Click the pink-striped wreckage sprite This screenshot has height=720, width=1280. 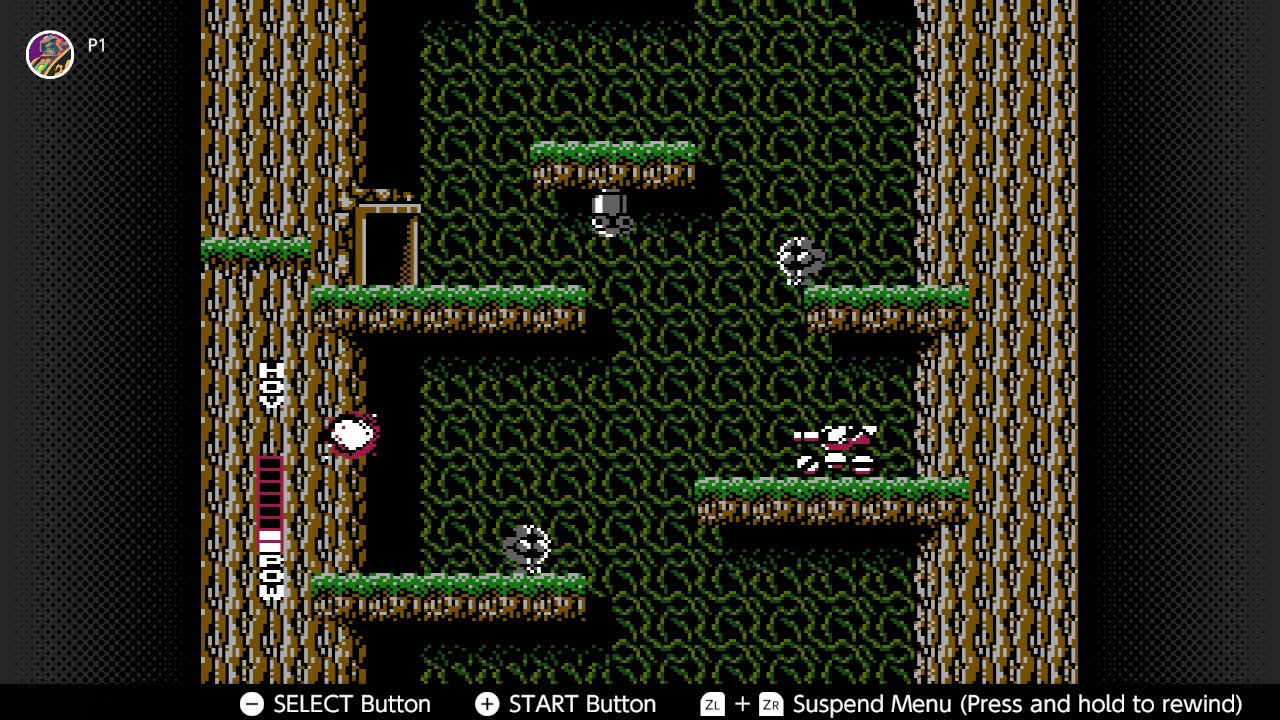pyautogui.click(x=831, y=447)
